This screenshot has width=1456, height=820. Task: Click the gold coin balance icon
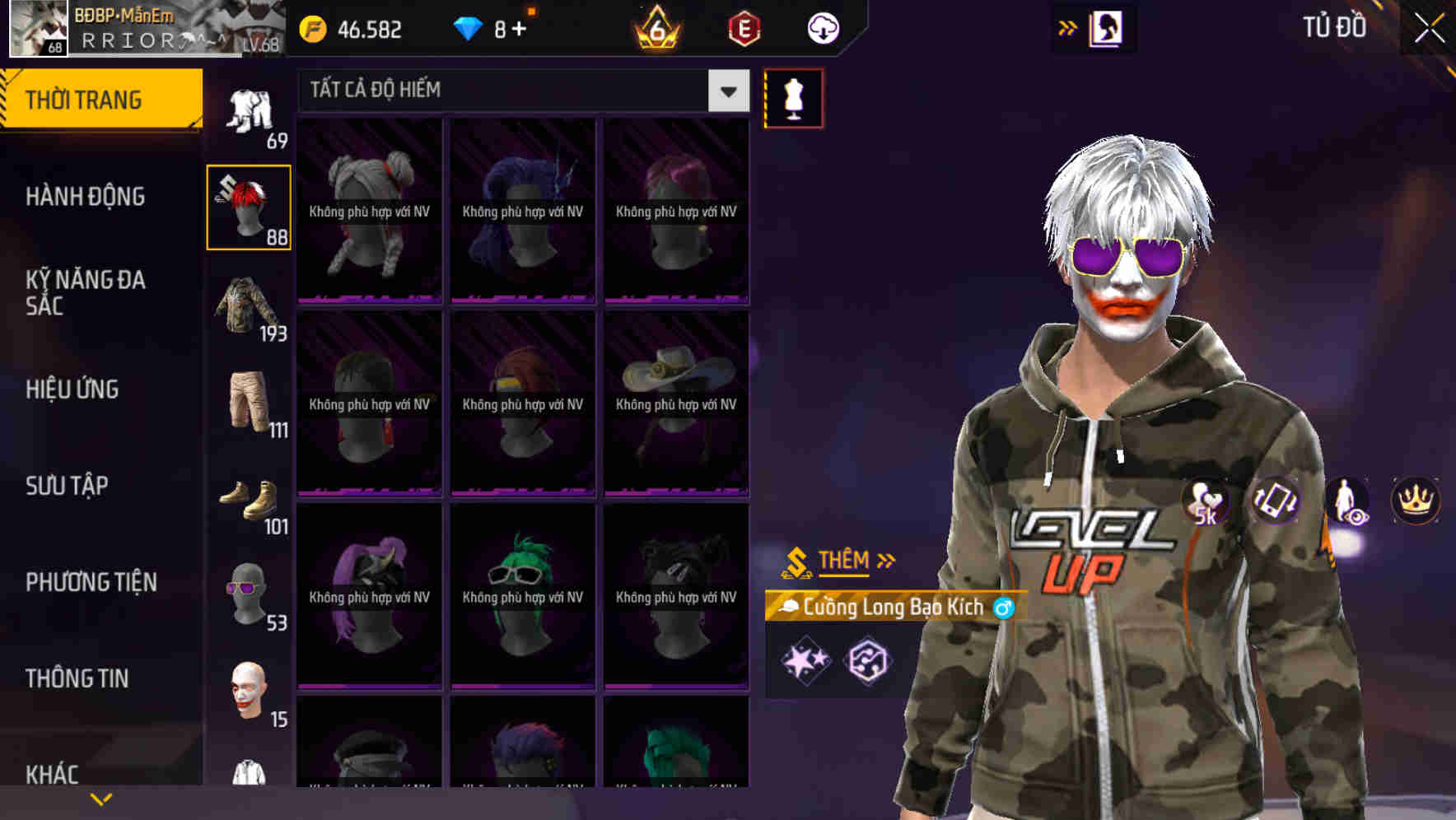[x=311, y=28]
